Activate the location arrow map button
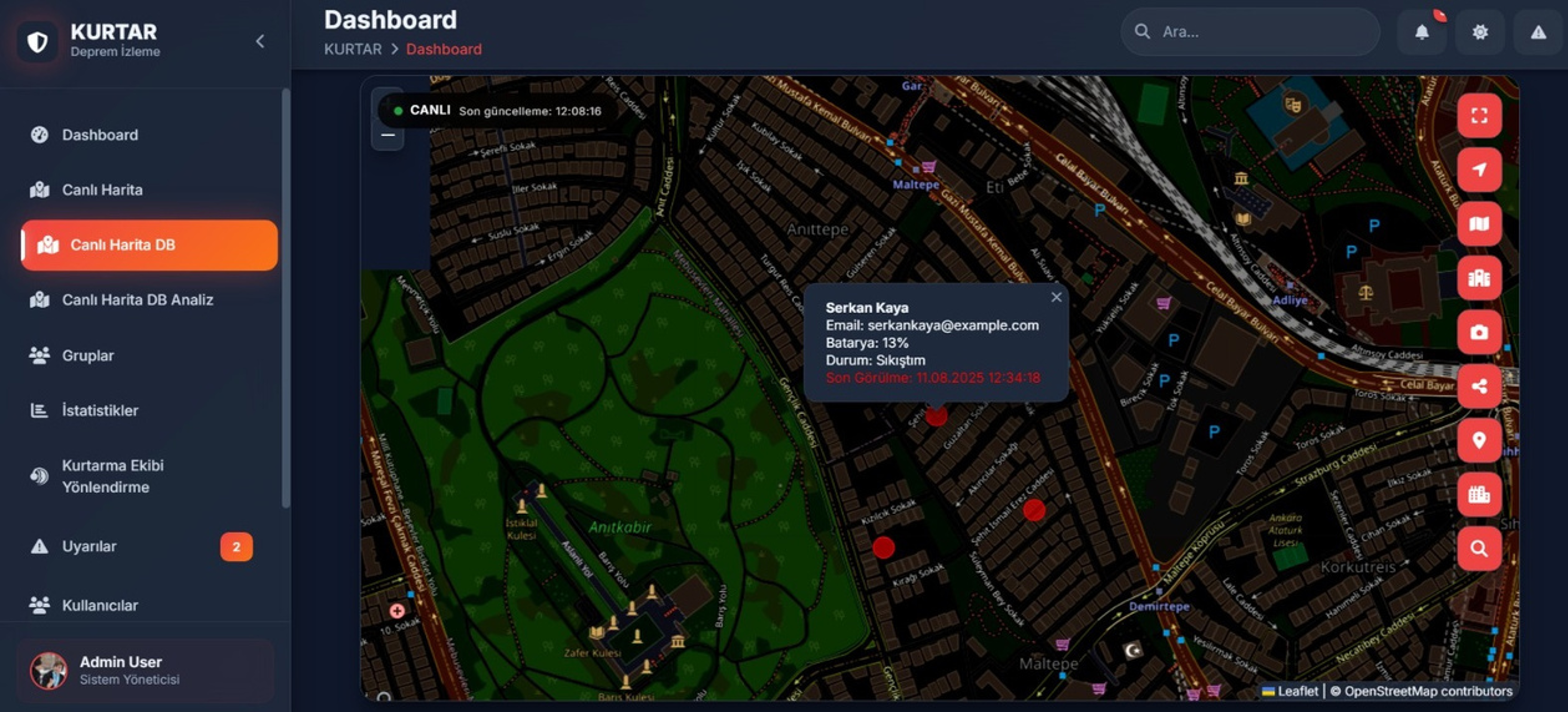This screenshot has height=712, width=1568. pos(1479,170)
